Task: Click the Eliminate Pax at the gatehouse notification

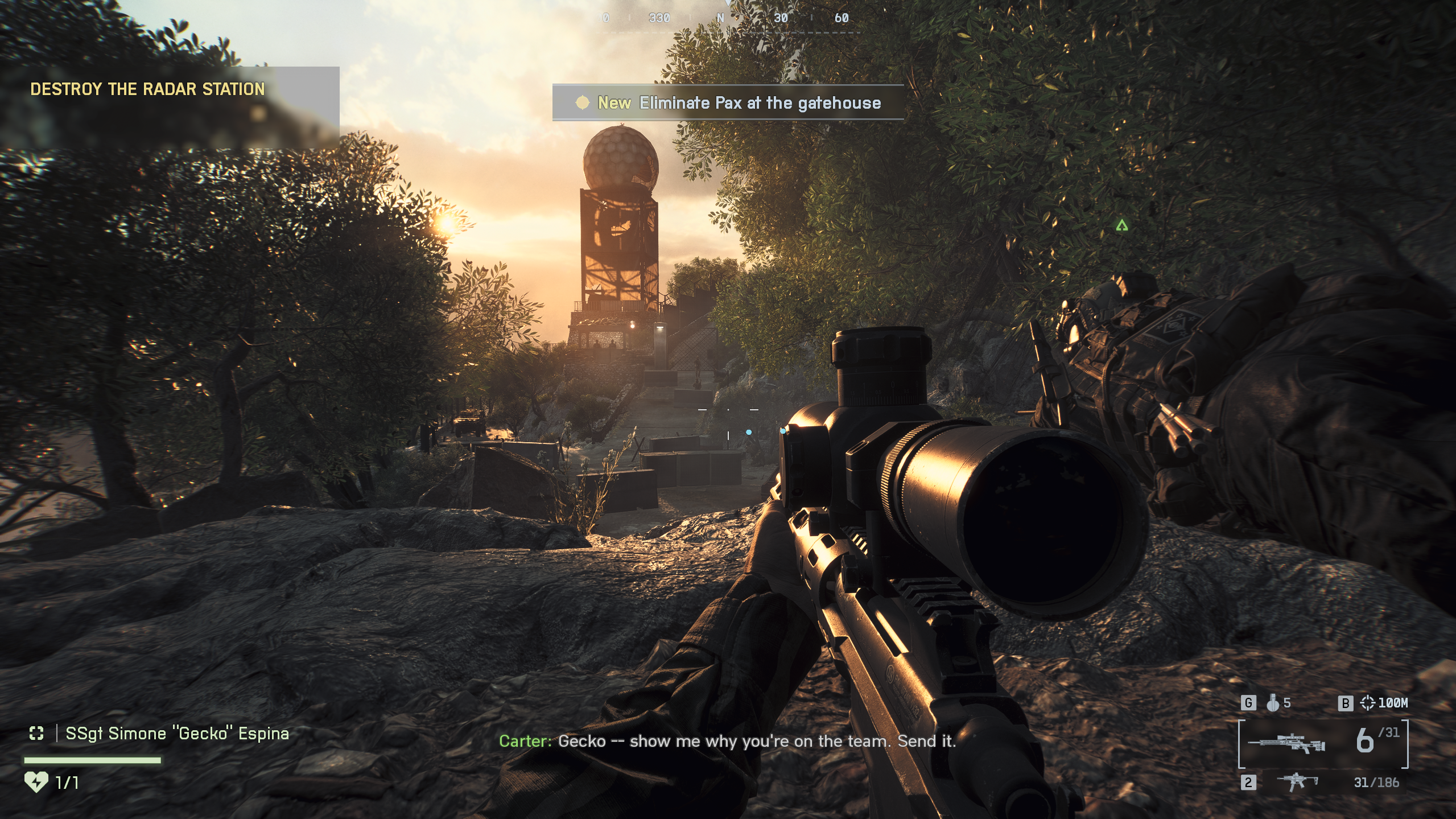Action: 728,103
